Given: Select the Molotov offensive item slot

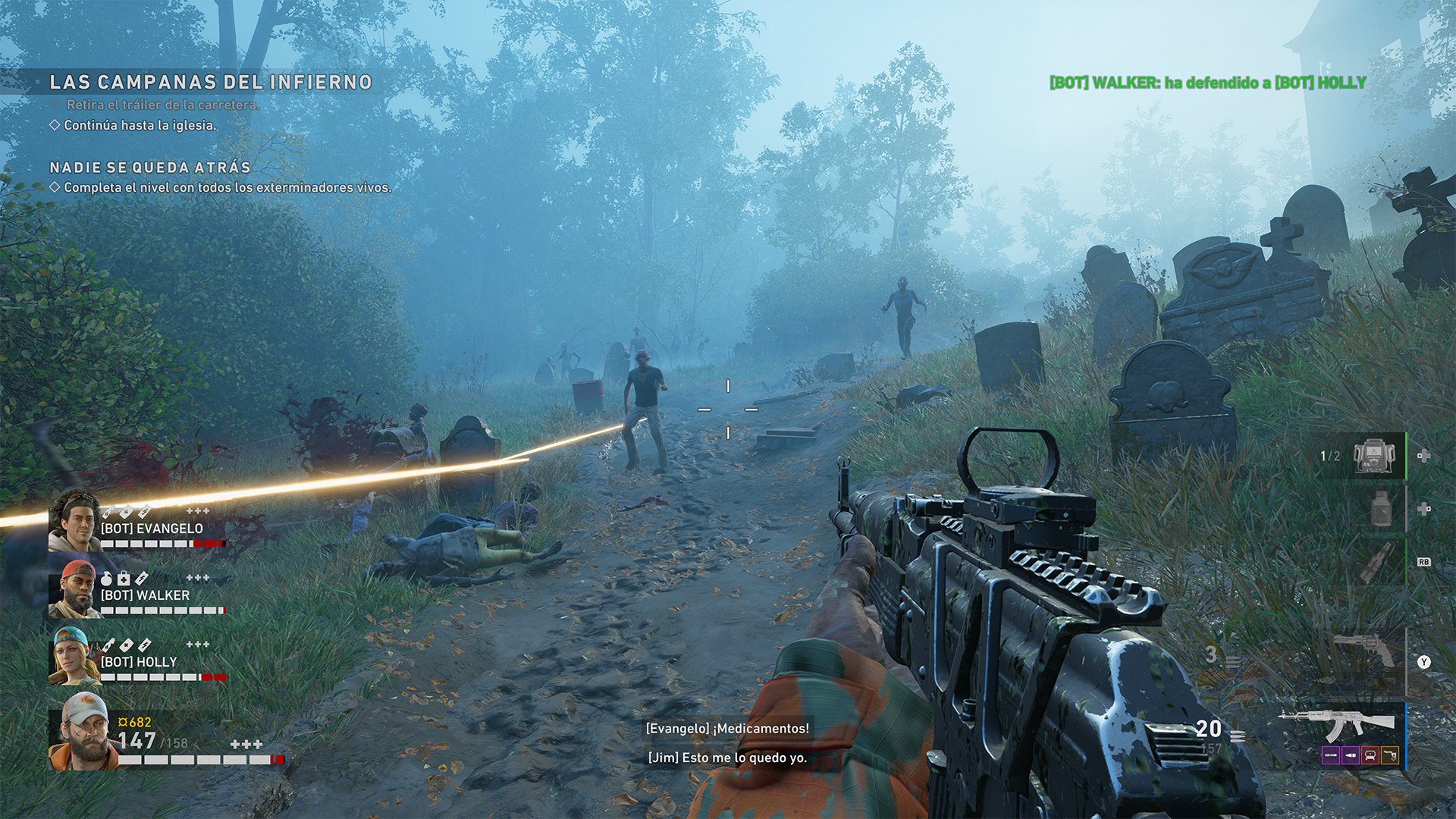Looking at the screenshot, I should point(1375,562).
